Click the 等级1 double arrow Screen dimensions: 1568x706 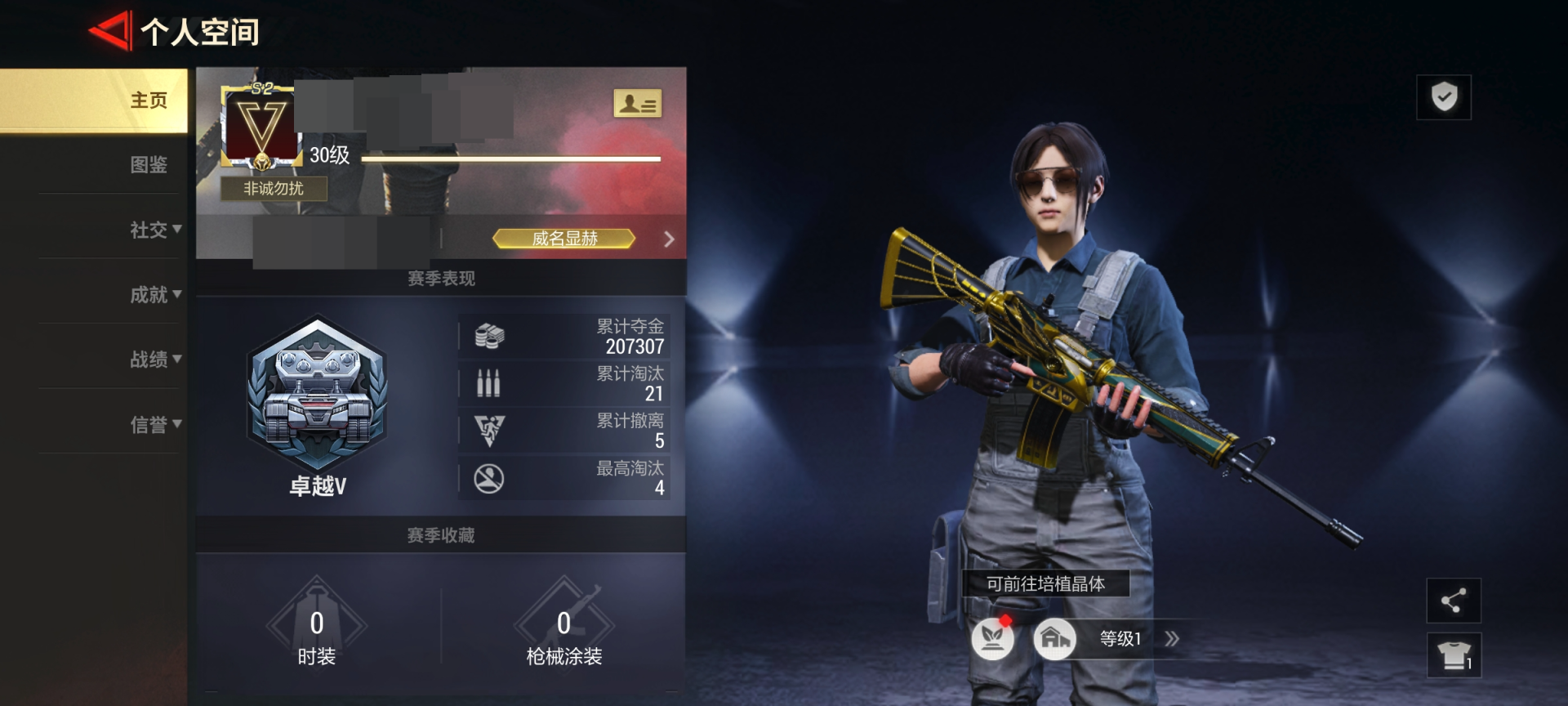(x=1172, y=639)
